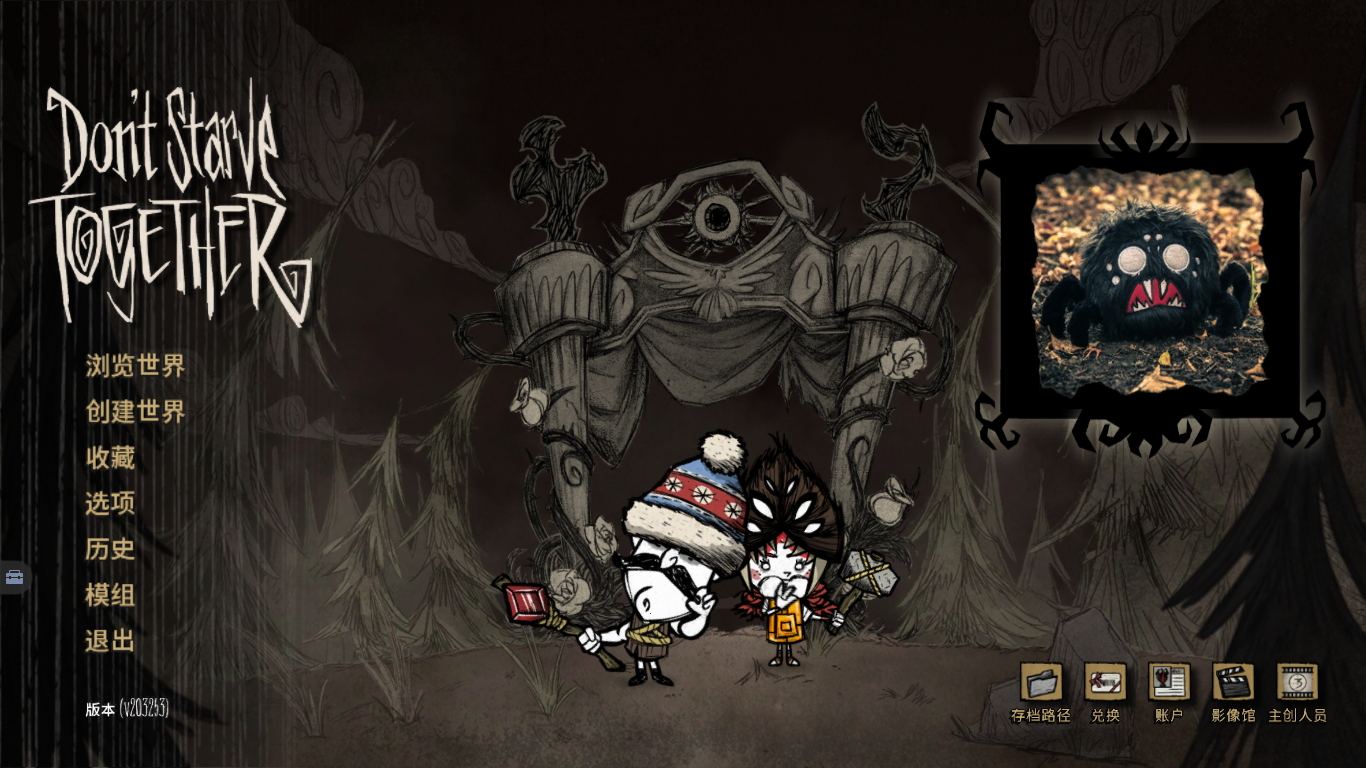View the 历史 history entry
This screenshot has width=1366, height=768.
pos(110,549)
